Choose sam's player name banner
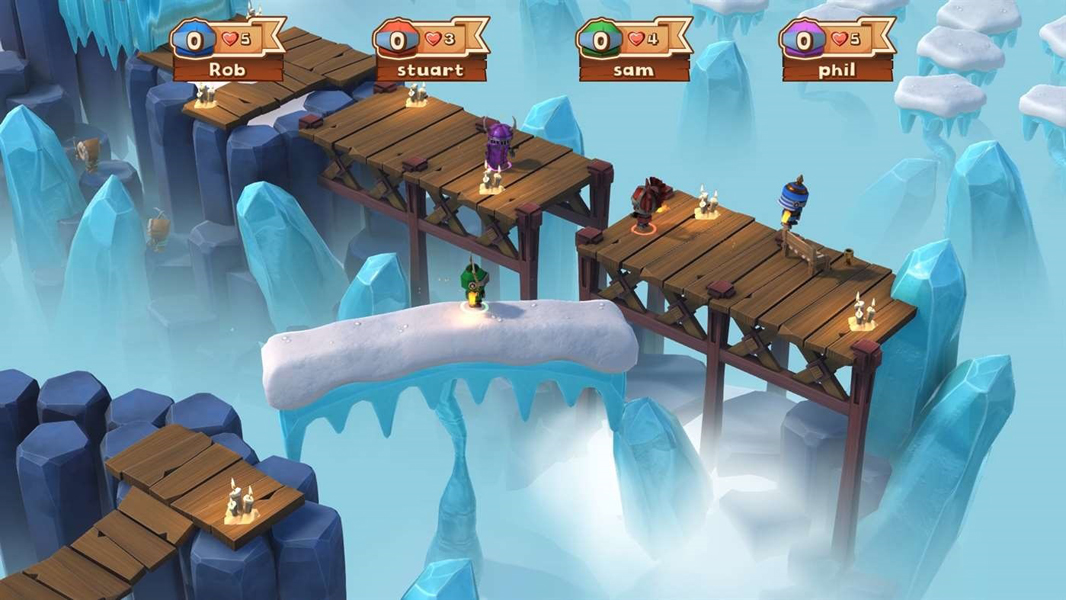 [633, 70]
